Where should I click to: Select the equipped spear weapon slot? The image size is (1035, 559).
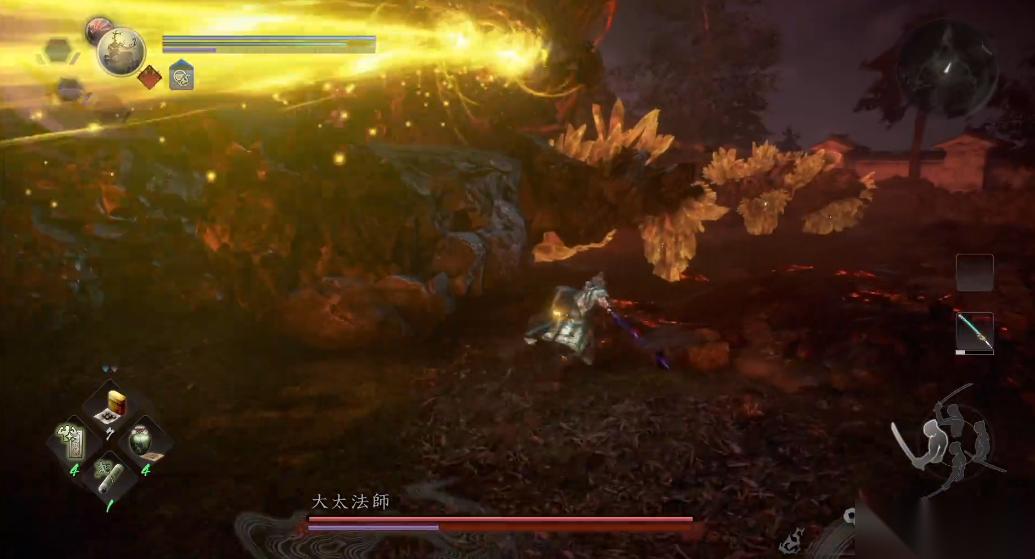click(x=974, y=332)
